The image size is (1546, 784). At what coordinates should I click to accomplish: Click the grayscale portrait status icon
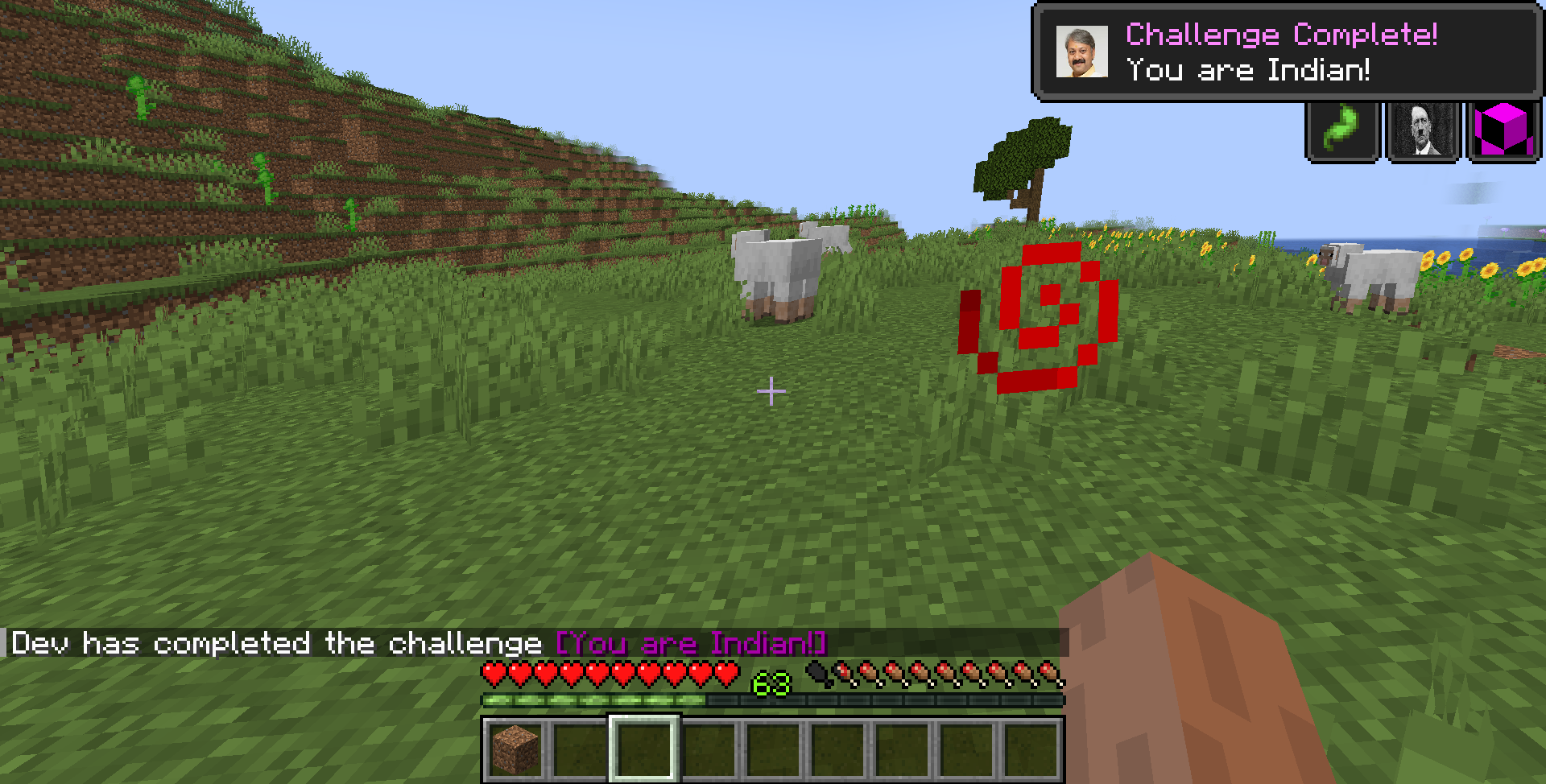tap(1422, 130)
